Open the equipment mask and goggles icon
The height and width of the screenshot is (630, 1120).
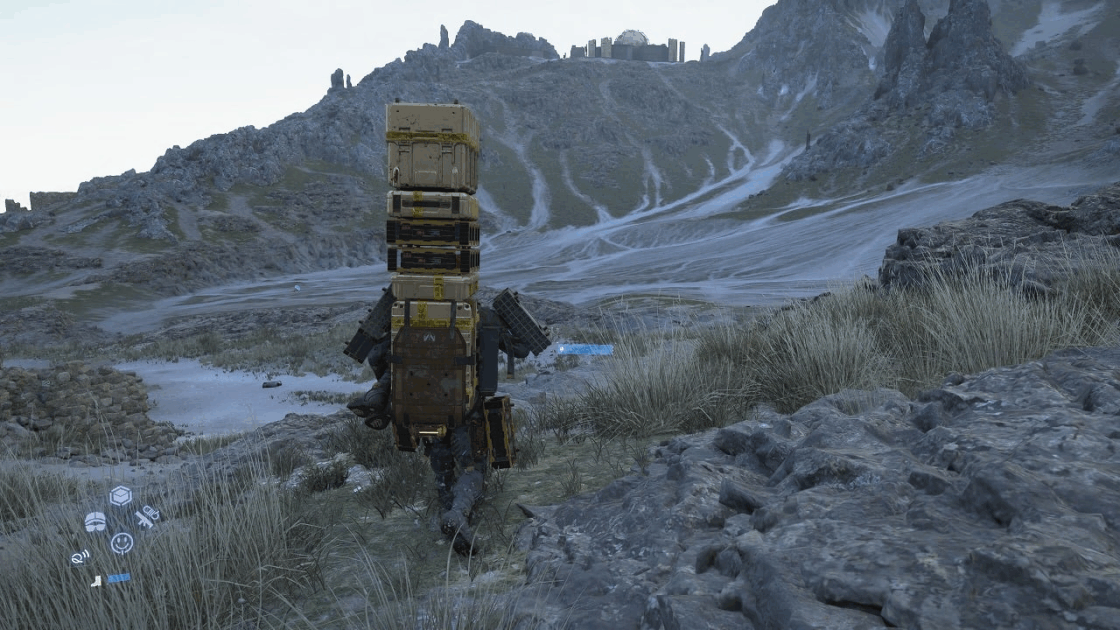pos(95,521)
